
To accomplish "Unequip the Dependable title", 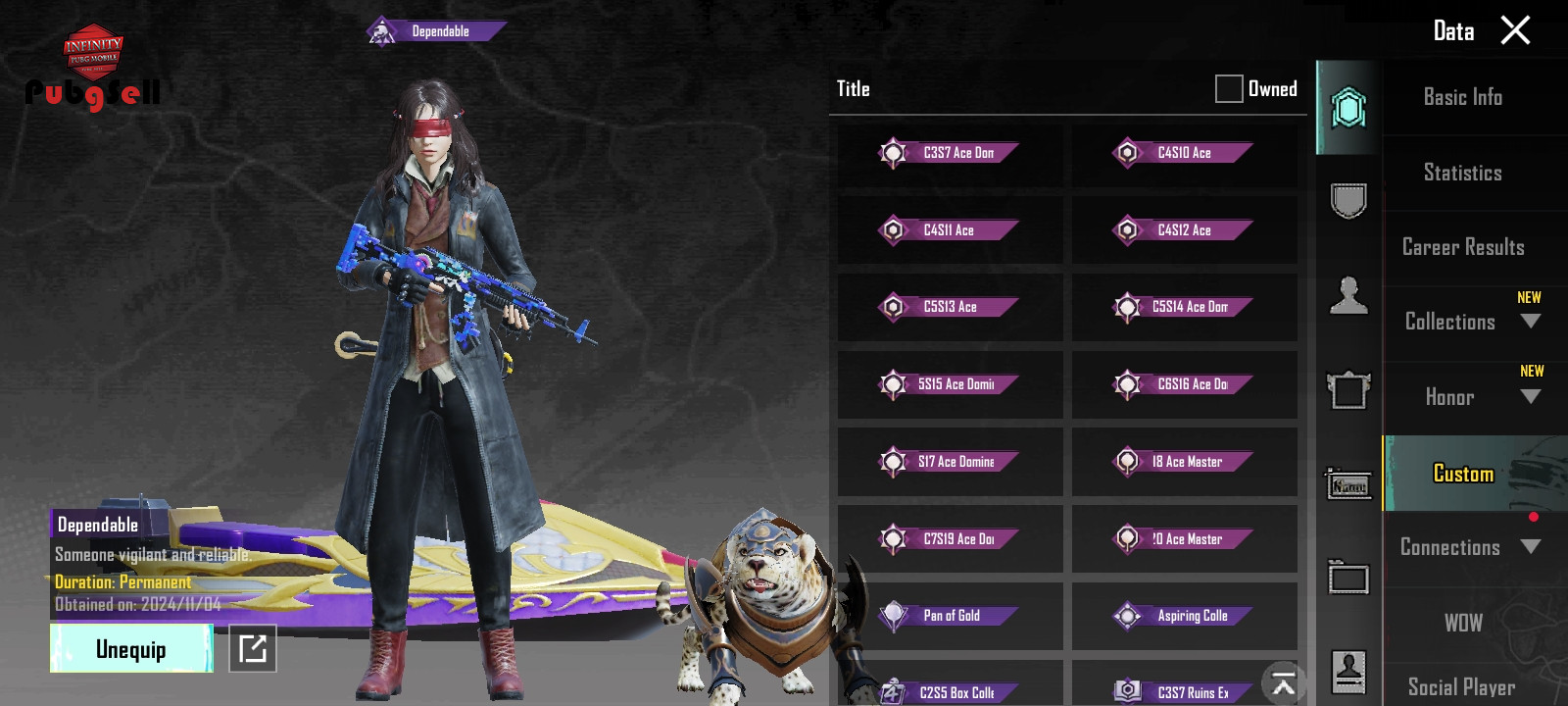I will pyautogui.click(x=131, y=649).
